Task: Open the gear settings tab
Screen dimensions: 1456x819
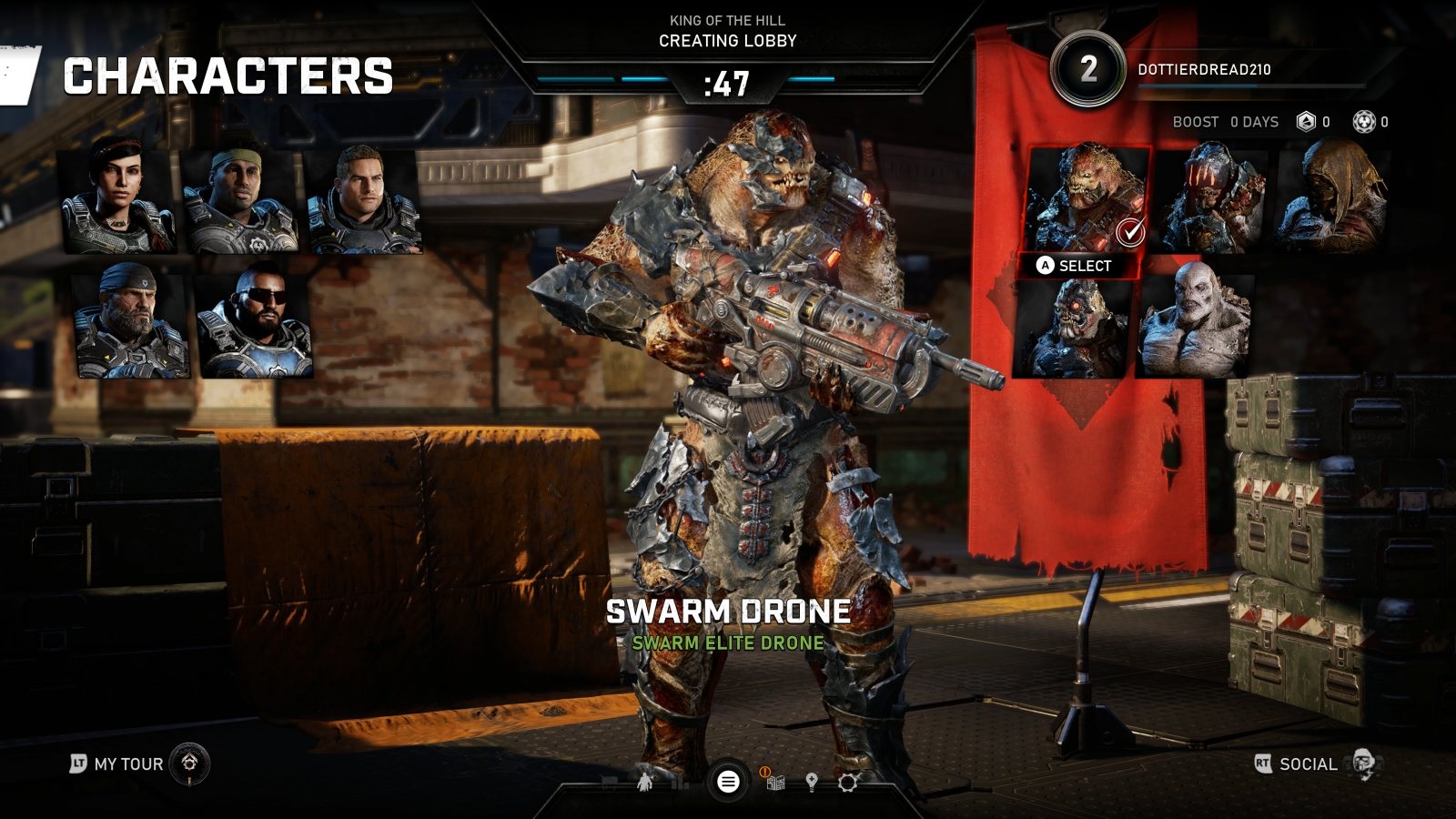Action: pos(847,783)
